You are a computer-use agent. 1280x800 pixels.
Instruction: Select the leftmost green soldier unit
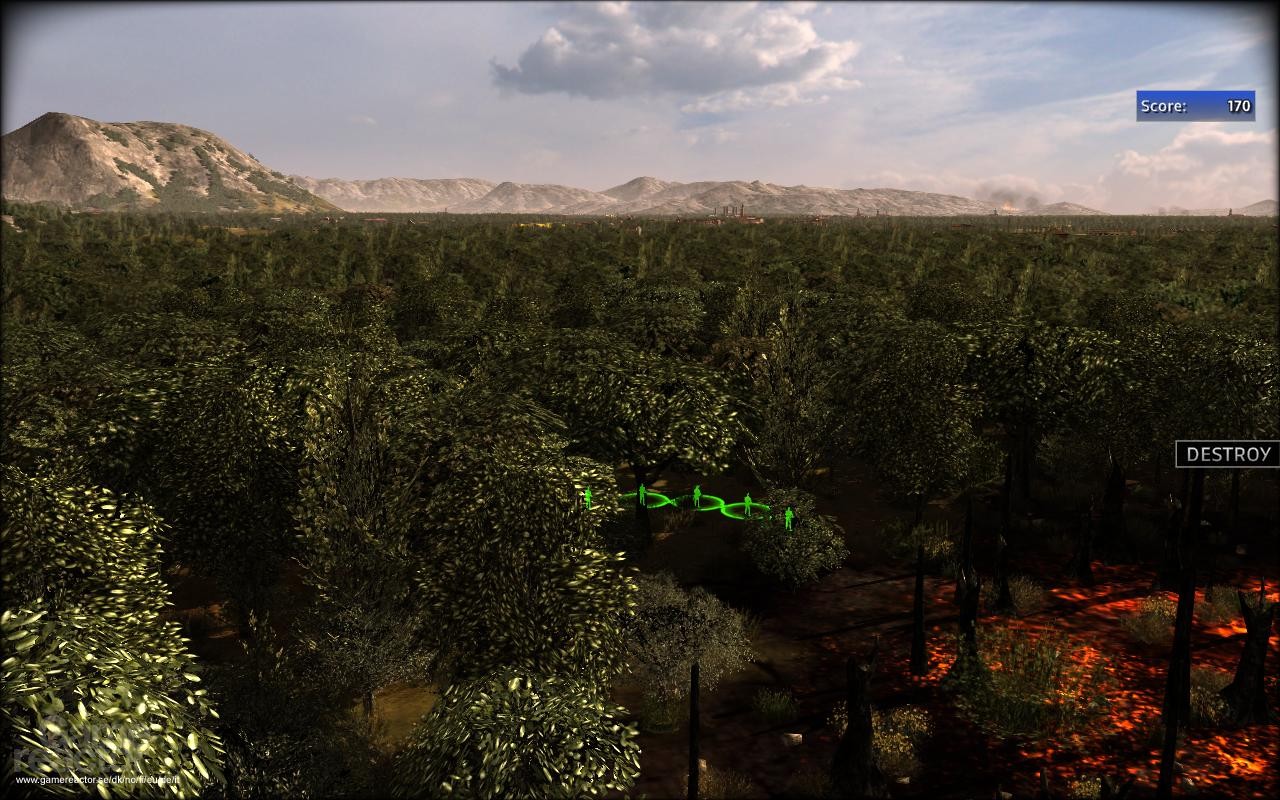588,497
